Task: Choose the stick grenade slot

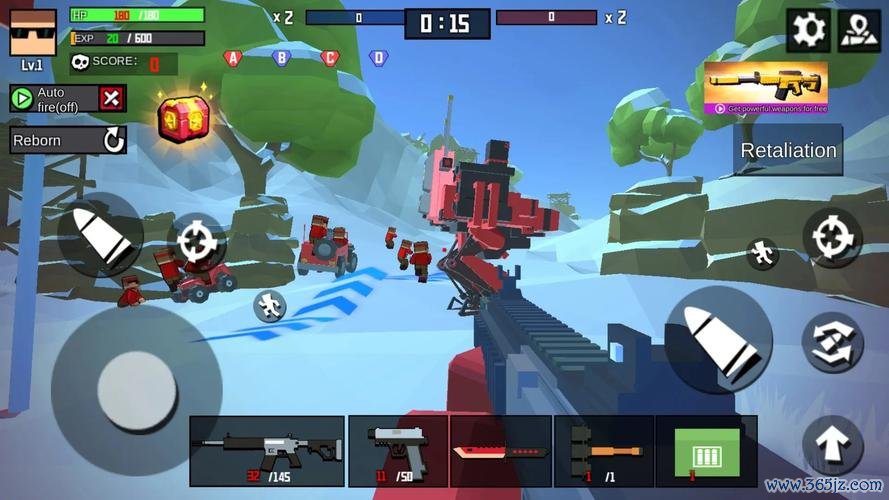Action: 604,450
